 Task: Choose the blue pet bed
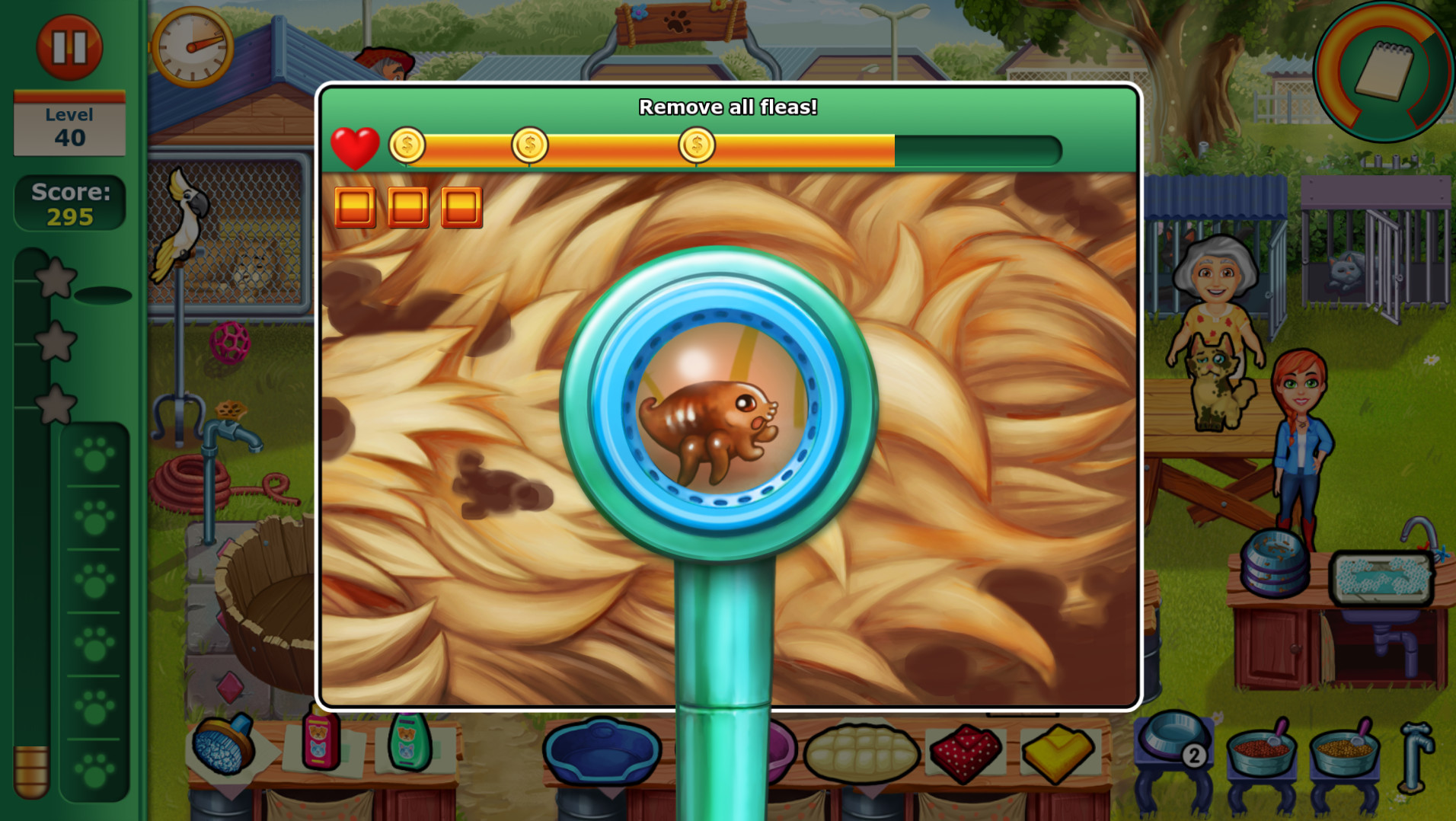click(602, 750)
